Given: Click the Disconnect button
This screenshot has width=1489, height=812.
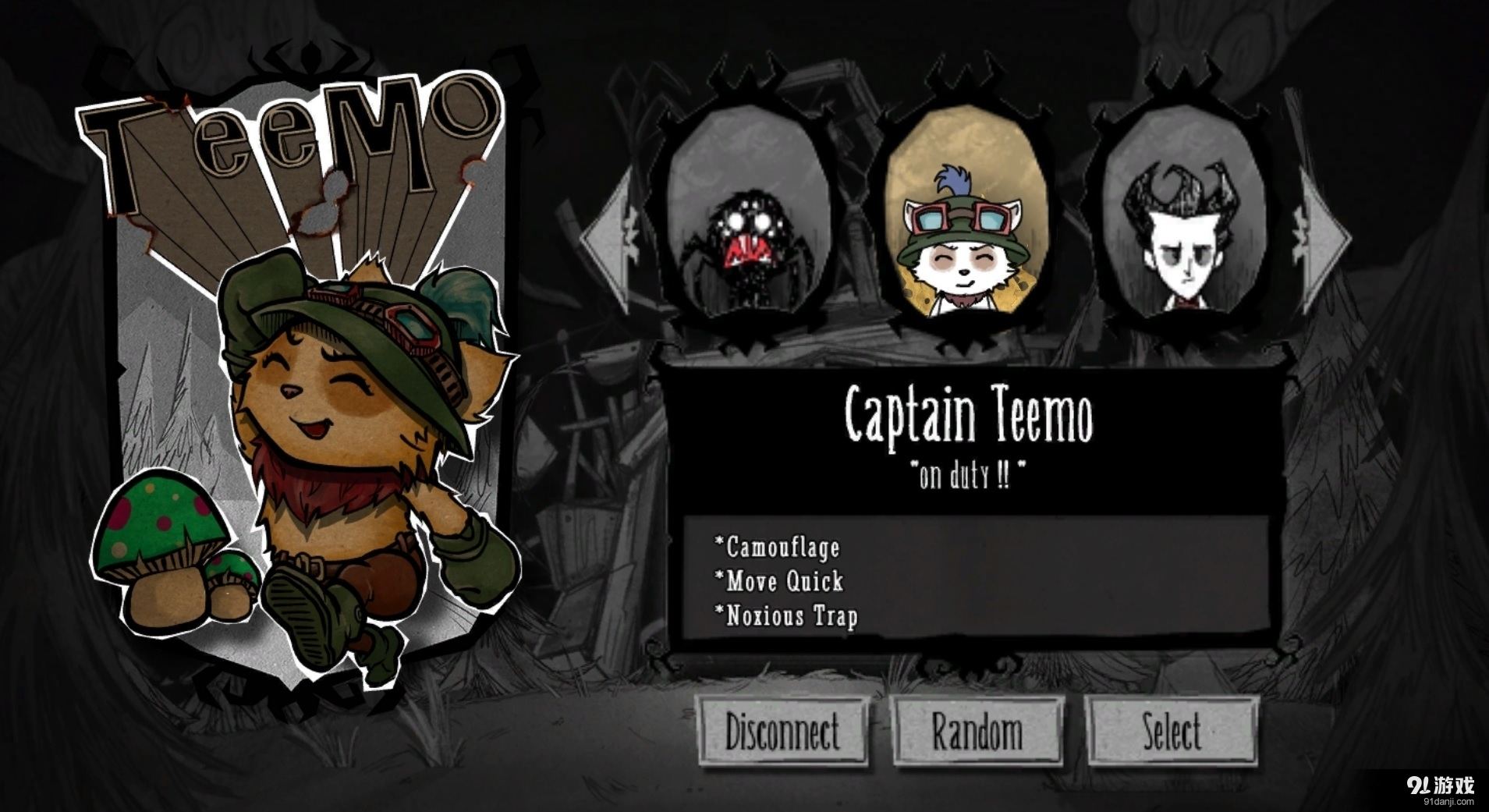Looking at the screenshot, I should pyautogui.click(x=782, y=732).
